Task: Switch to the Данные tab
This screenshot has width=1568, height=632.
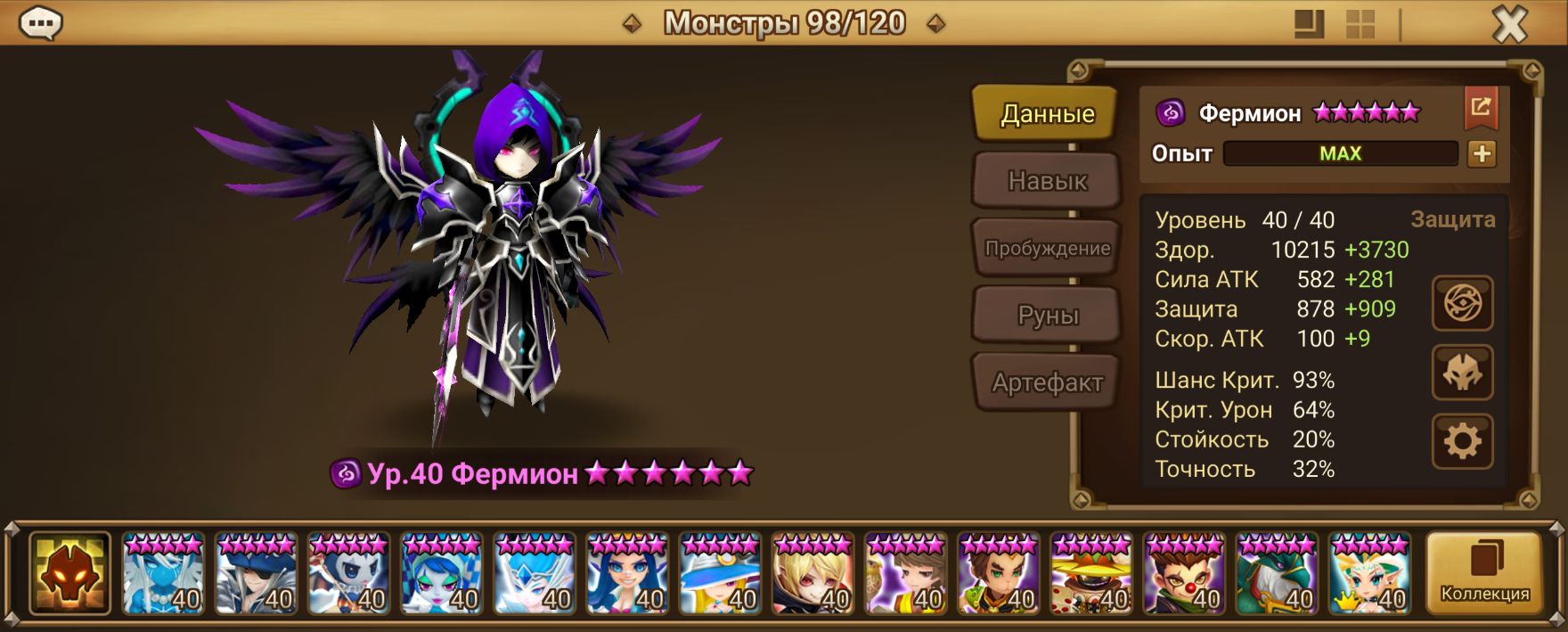Action: pos(1045,113)
